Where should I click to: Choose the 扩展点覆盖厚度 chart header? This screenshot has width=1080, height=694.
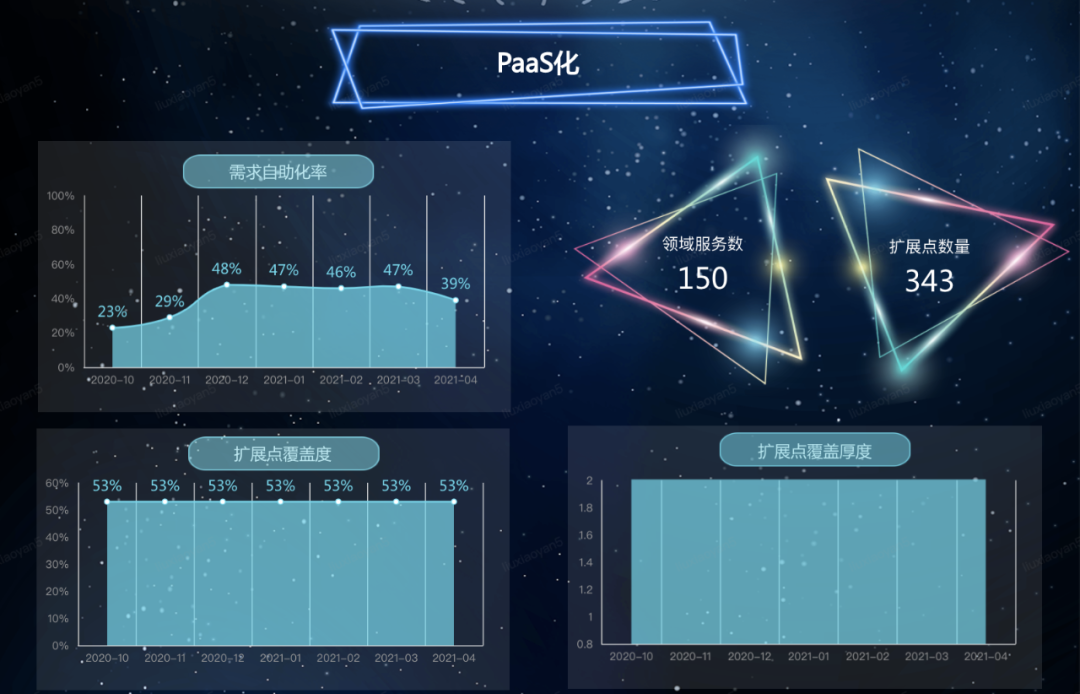(x=814, y=451)
